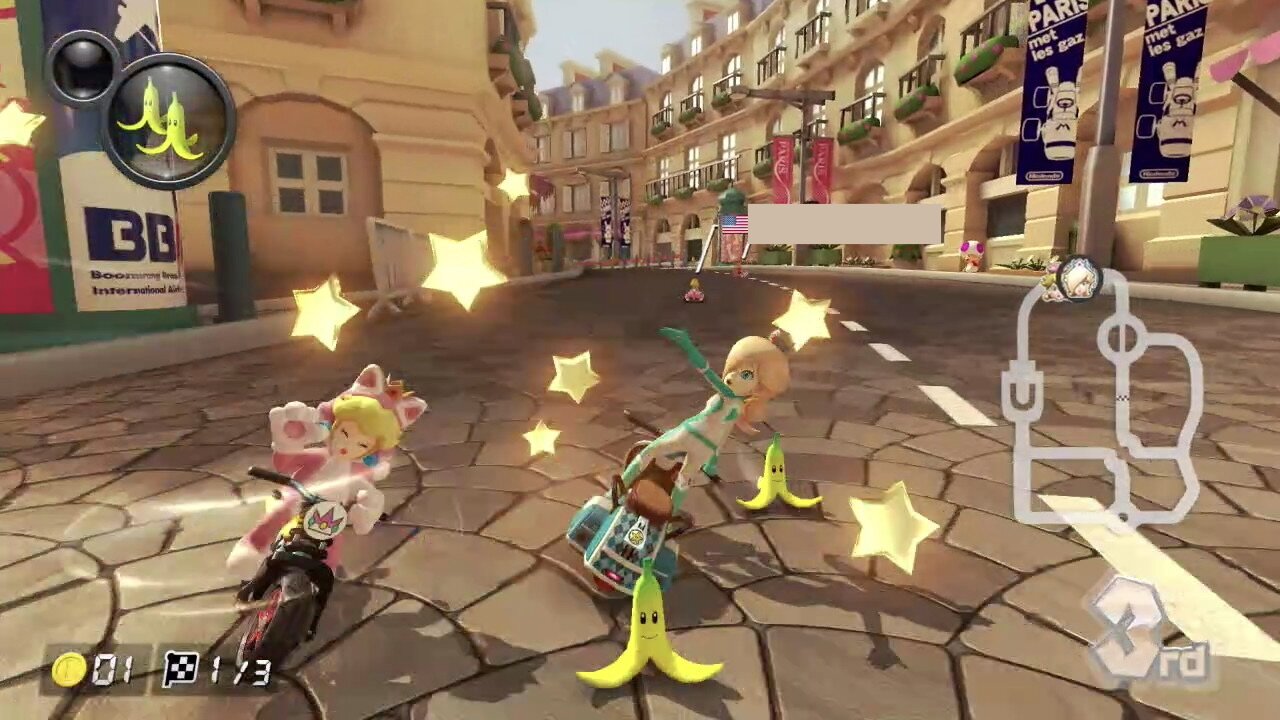This screenshot has height=720, width=1280.
Task: Click the empty secondary item slot
Action: (82, 68)
